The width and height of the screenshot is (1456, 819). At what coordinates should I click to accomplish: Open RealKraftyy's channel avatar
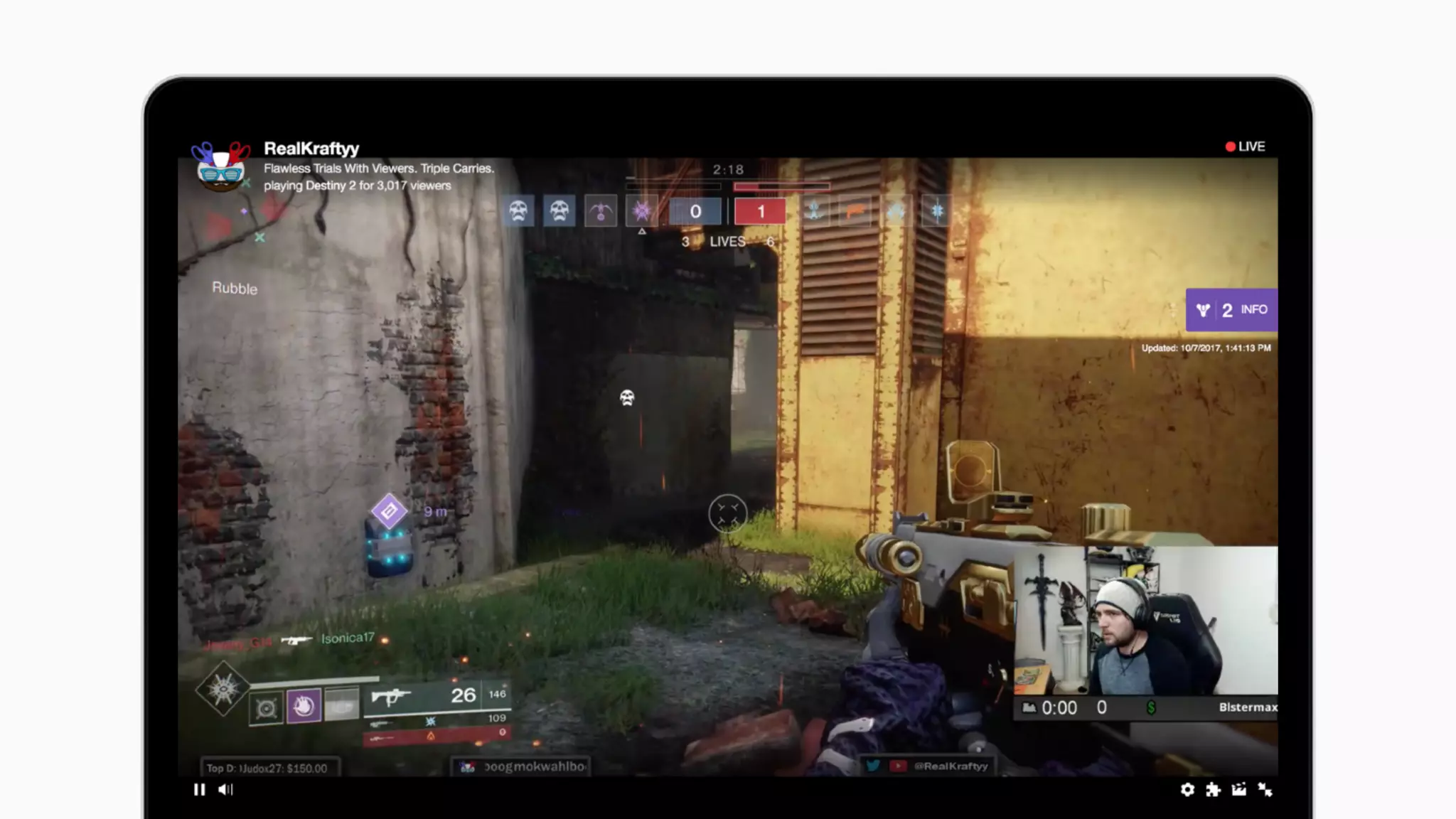[x=220, y=166]
